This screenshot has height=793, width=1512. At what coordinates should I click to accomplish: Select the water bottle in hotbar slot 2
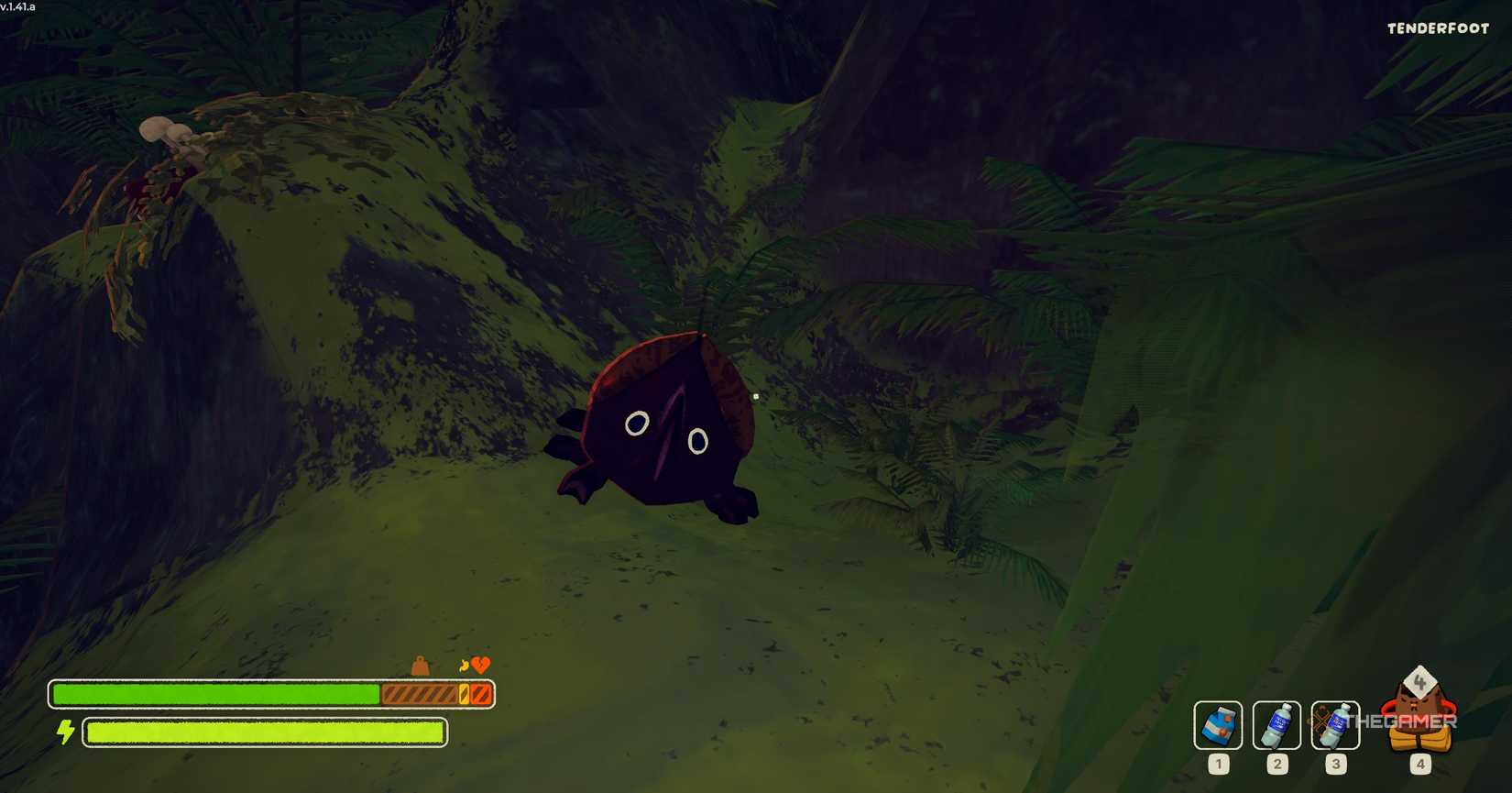coord(1277,724)
